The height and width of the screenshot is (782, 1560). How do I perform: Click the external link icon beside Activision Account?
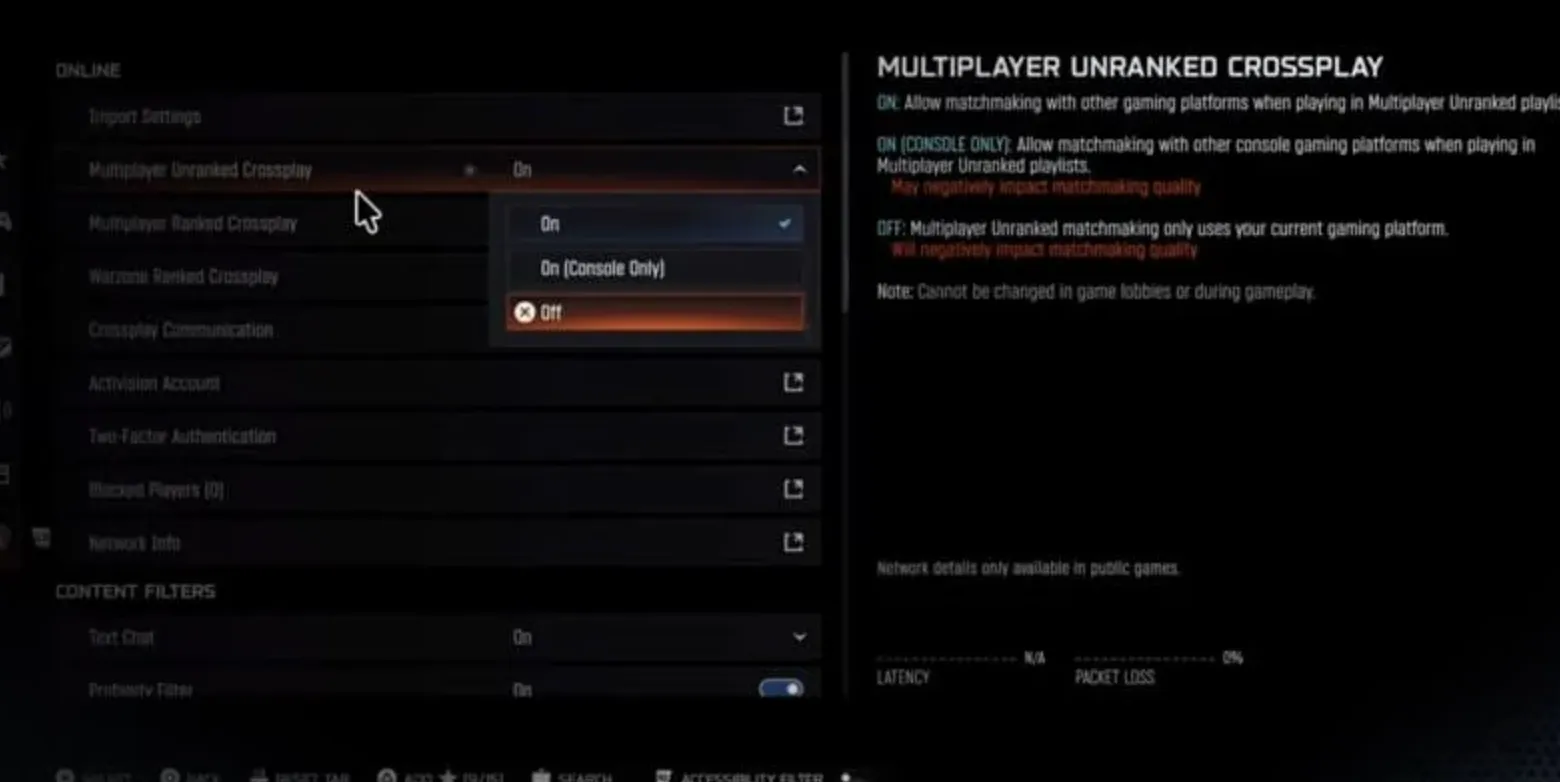coord(792,382)
